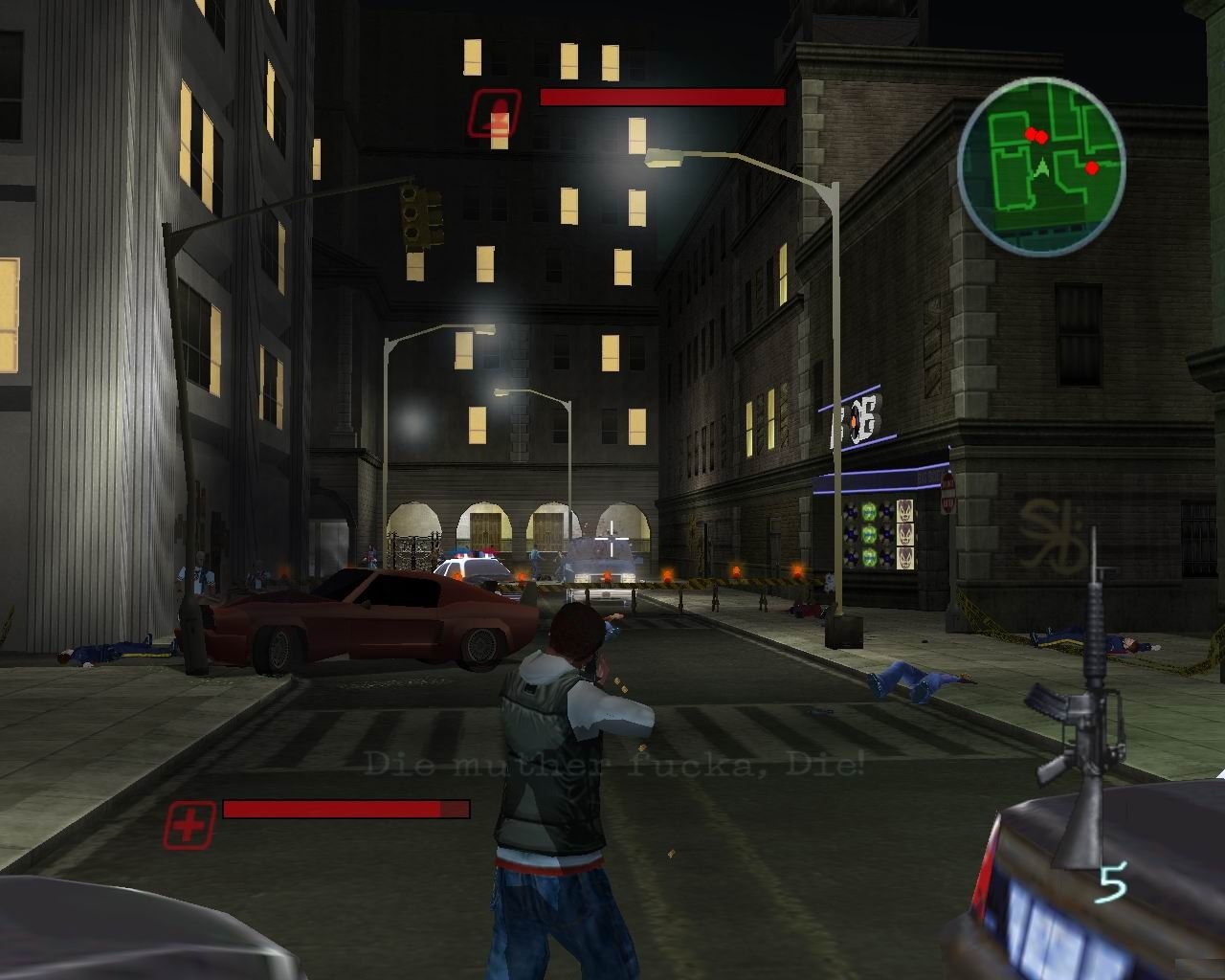This screenshot has height=980, width=1225.
Task: Click the red siren wanted-level icon
Action: (494, 112)
